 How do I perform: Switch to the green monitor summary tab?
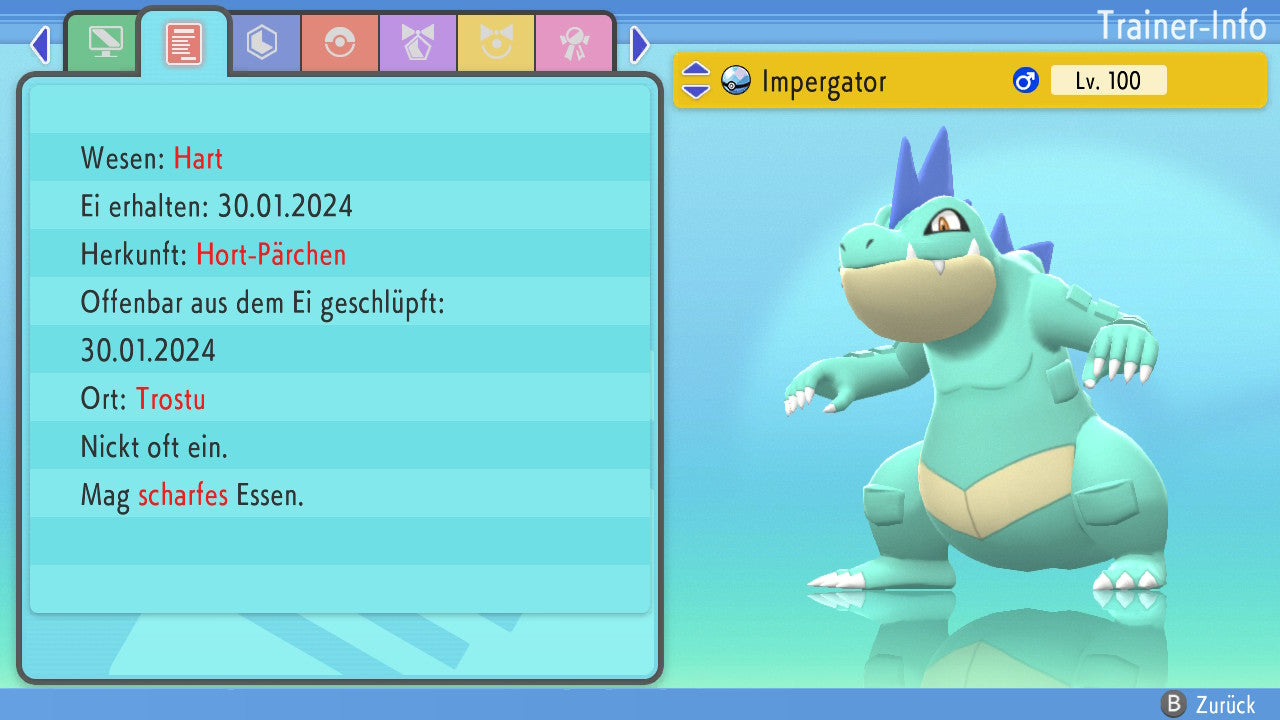click(x=104, y=43)
